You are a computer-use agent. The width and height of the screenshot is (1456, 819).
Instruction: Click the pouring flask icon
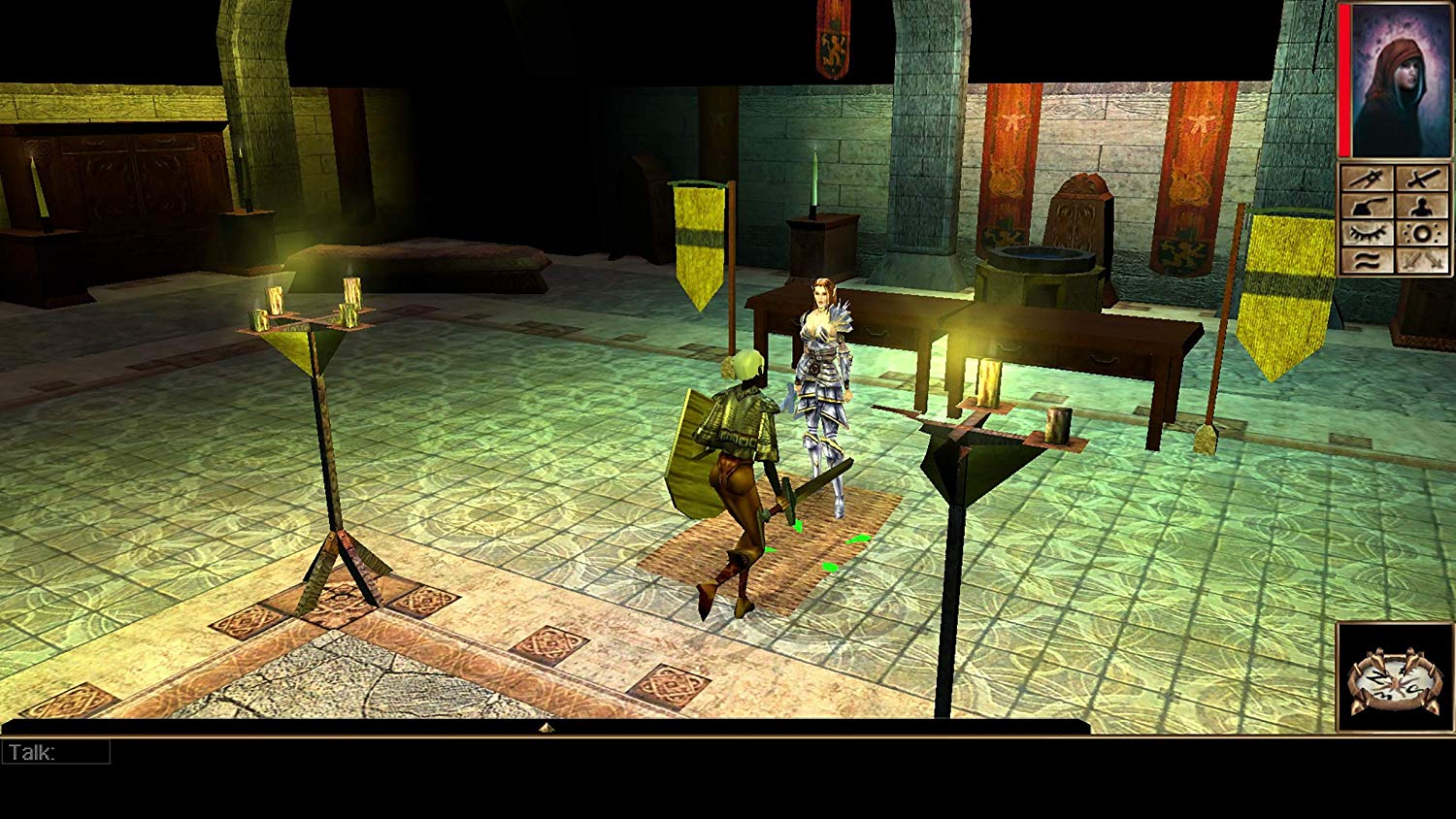coord(1367,208)
